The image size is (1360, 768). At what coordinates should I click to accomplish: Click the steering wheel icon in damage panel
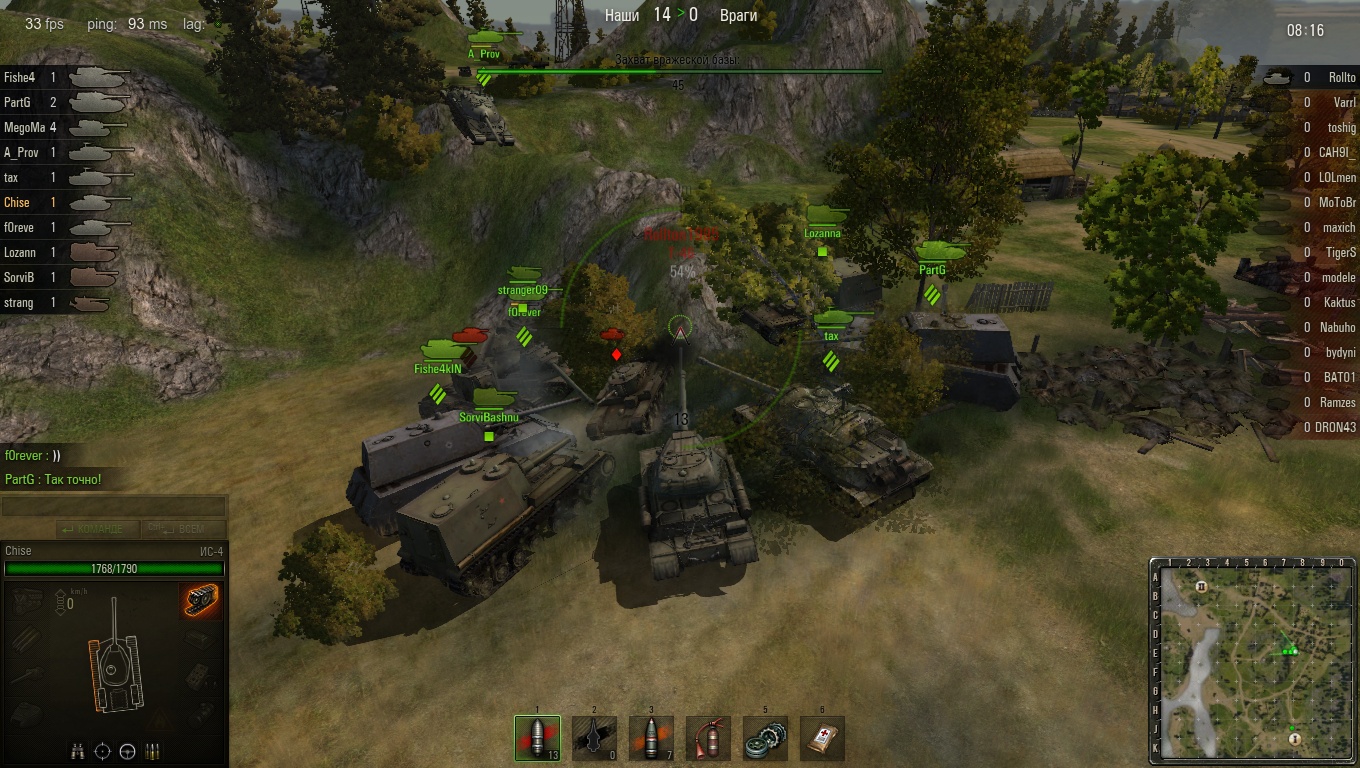[127, 751]
